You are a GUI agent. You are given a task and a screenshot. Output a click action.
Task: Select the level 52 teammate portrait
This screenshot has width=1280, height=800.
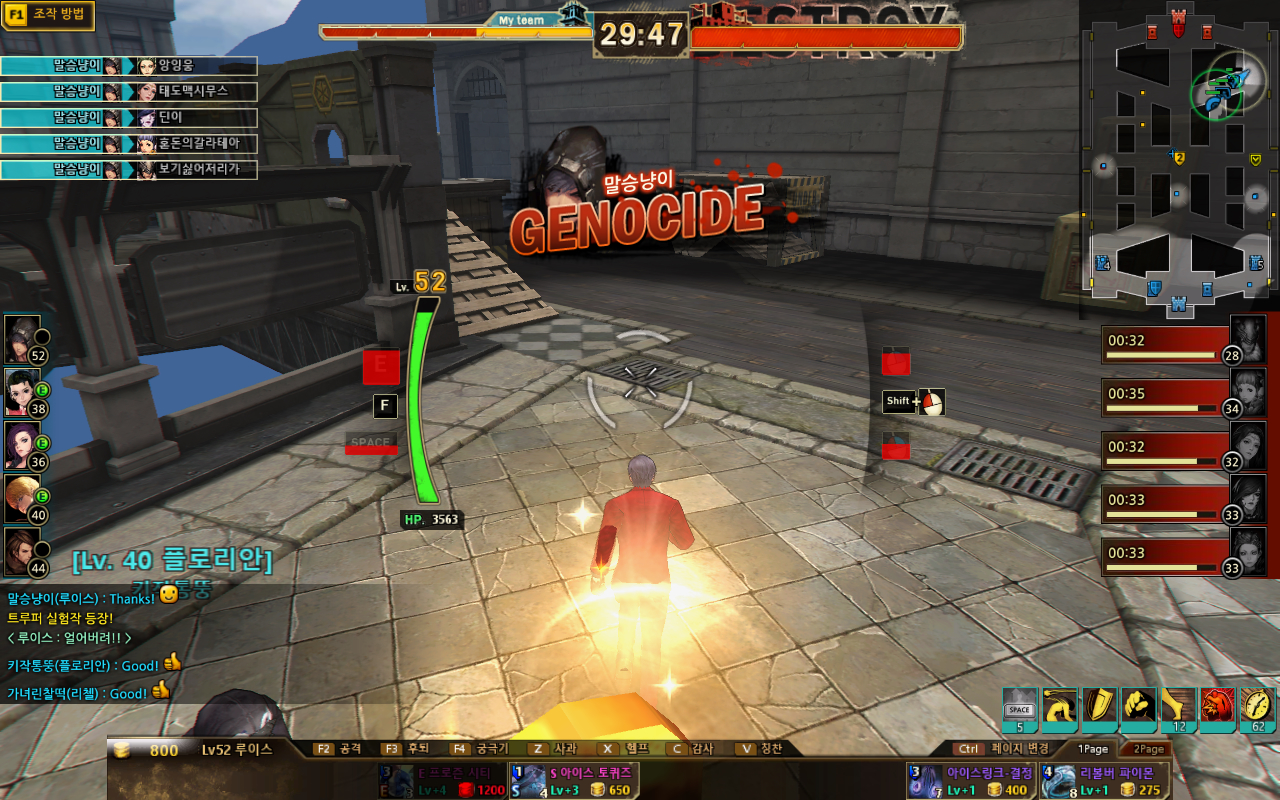coord(23,339)
